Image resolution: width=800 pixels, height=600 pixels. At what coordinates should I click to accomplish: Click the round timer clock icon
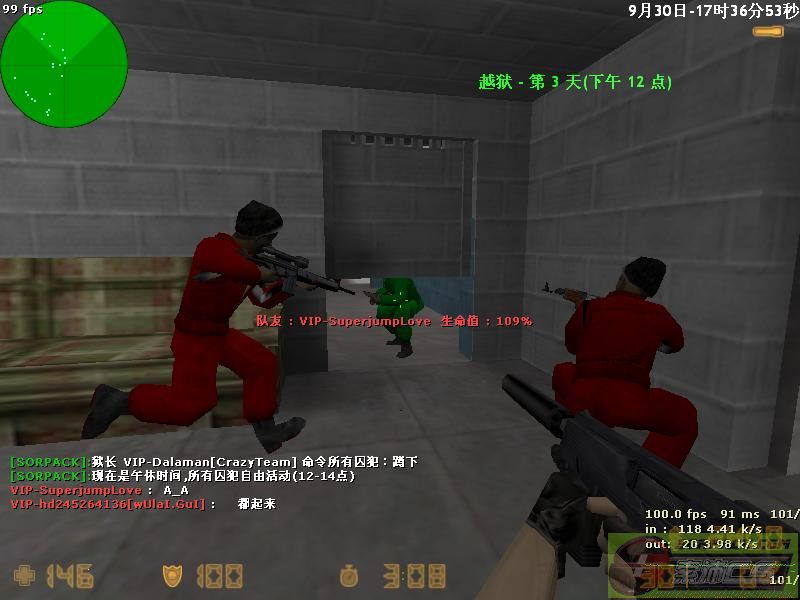pos(348,576)
